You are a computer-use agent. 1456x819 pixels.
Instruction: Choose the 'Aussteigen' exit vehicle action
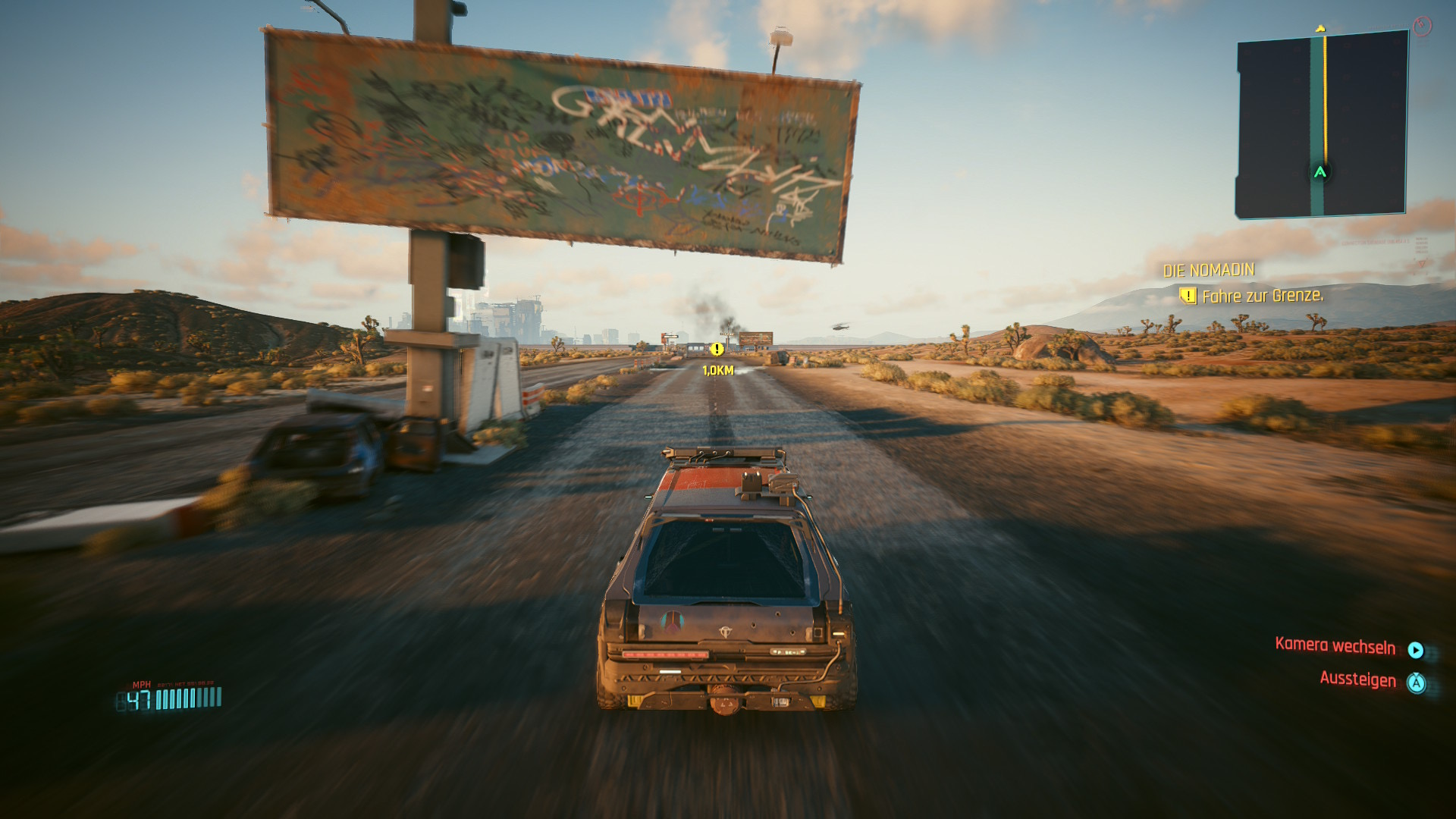click(x=1357, y=679)
